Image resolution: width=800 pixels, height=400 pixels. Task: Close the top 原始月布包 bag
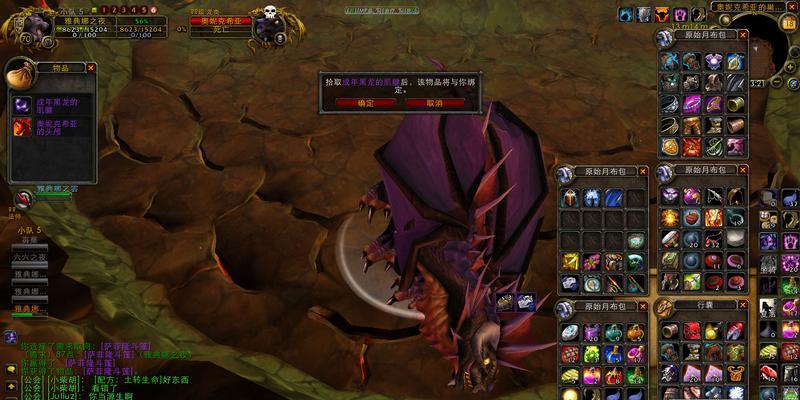click(x=743, y=35)
